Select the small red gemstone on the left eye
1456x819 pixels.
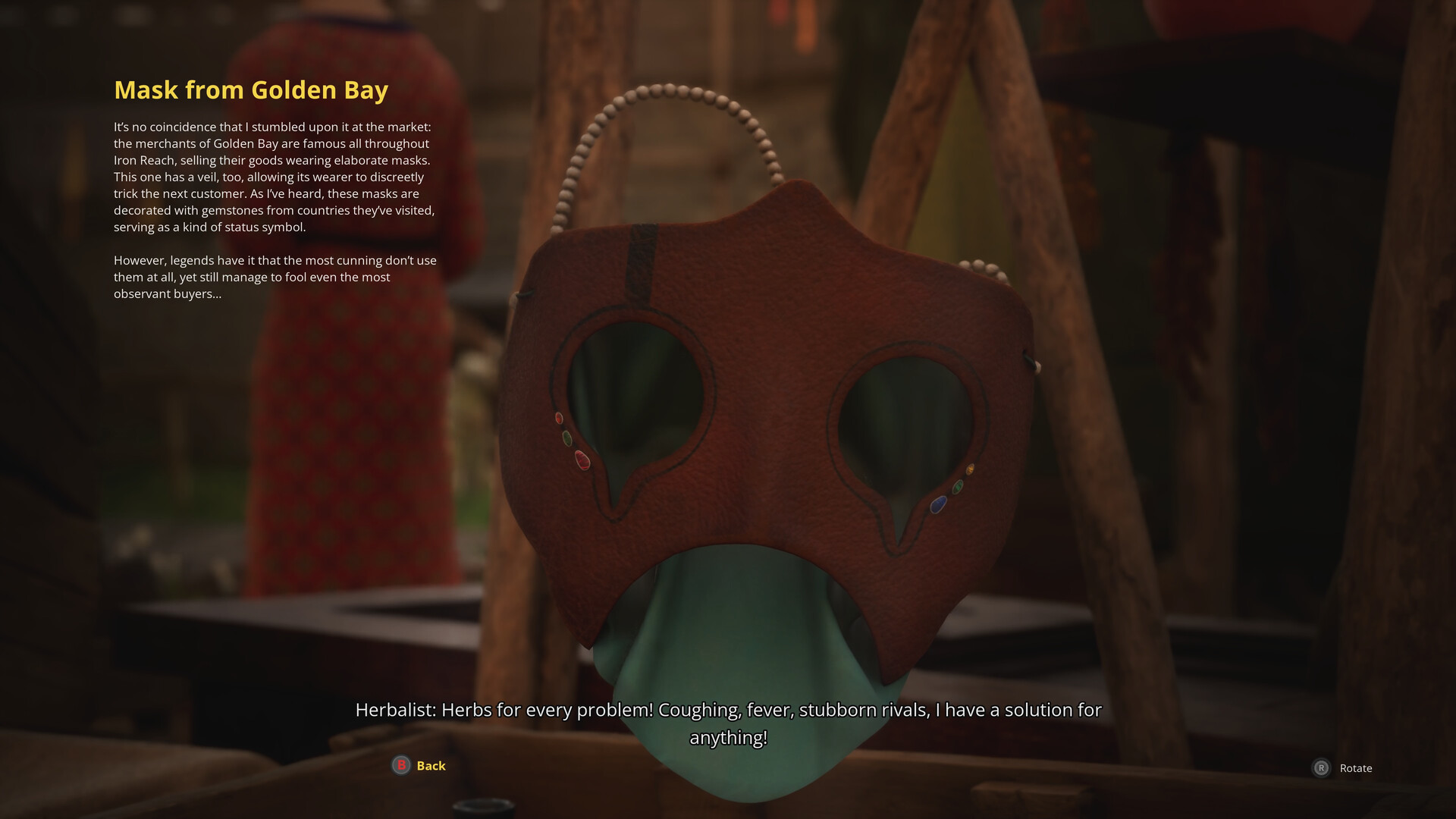[x=559, y=416]
